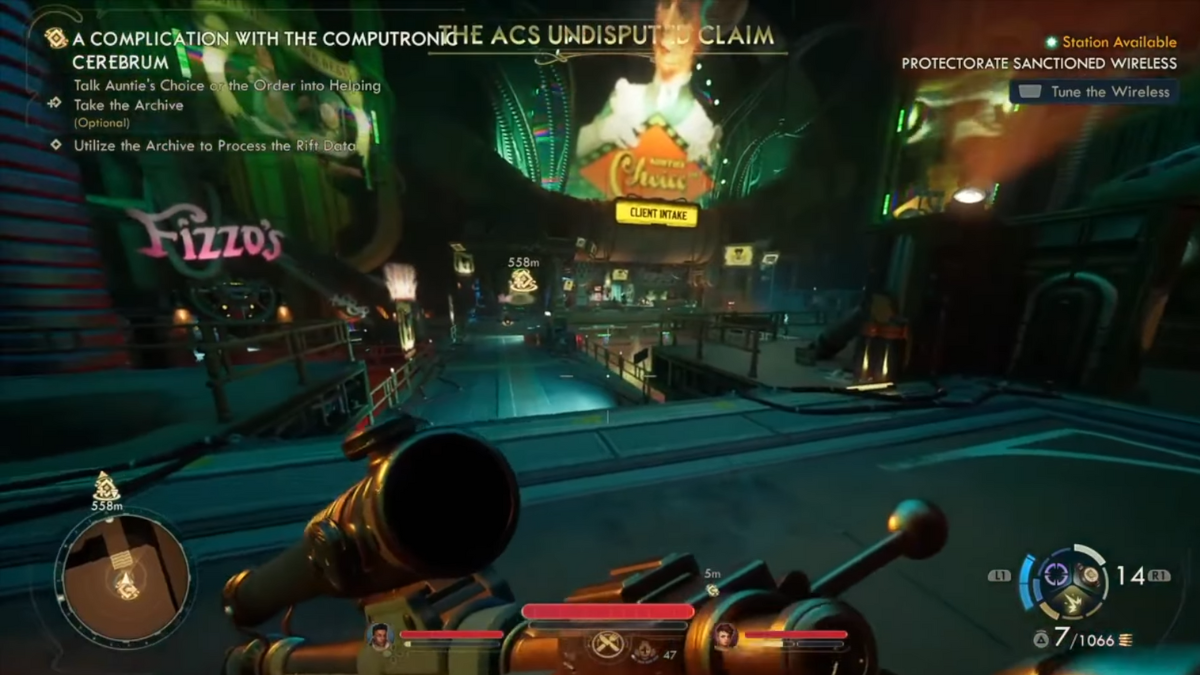Select the Utilize the Archive objective
This screenshot has height=675, width=1200.
pos(215,145)
